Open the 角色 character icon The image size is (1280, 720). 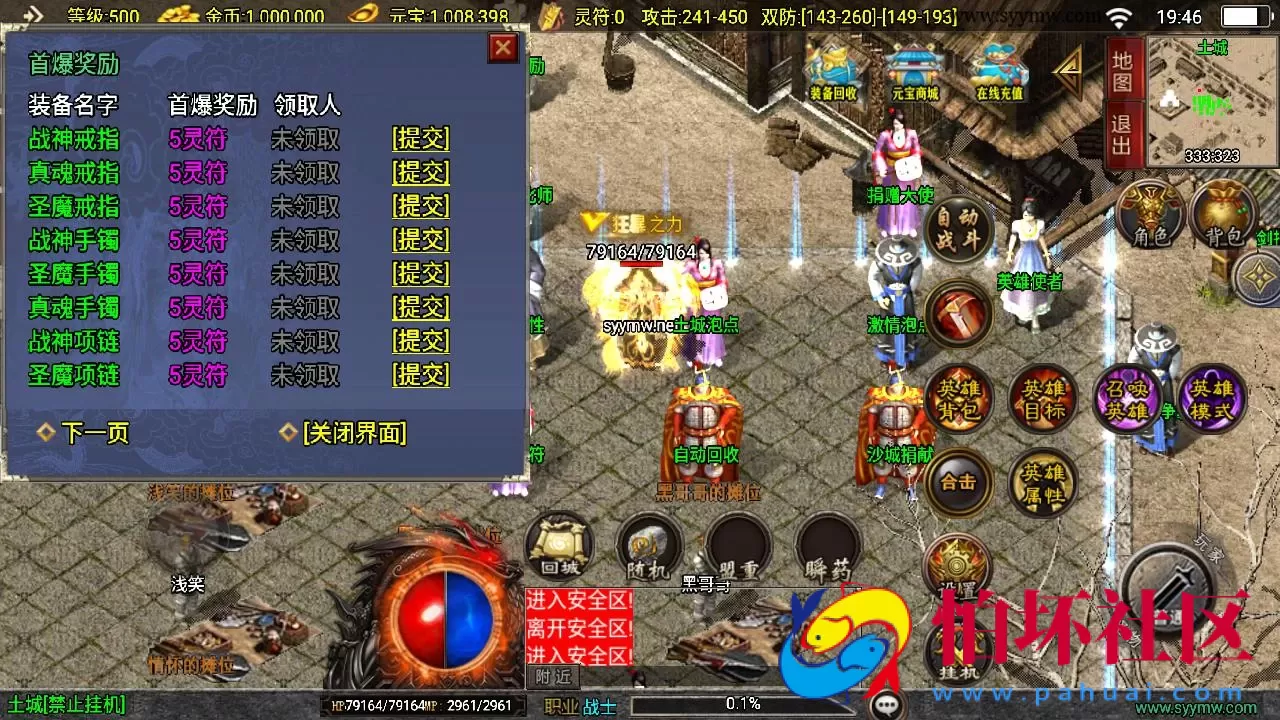click(1152, 213)
